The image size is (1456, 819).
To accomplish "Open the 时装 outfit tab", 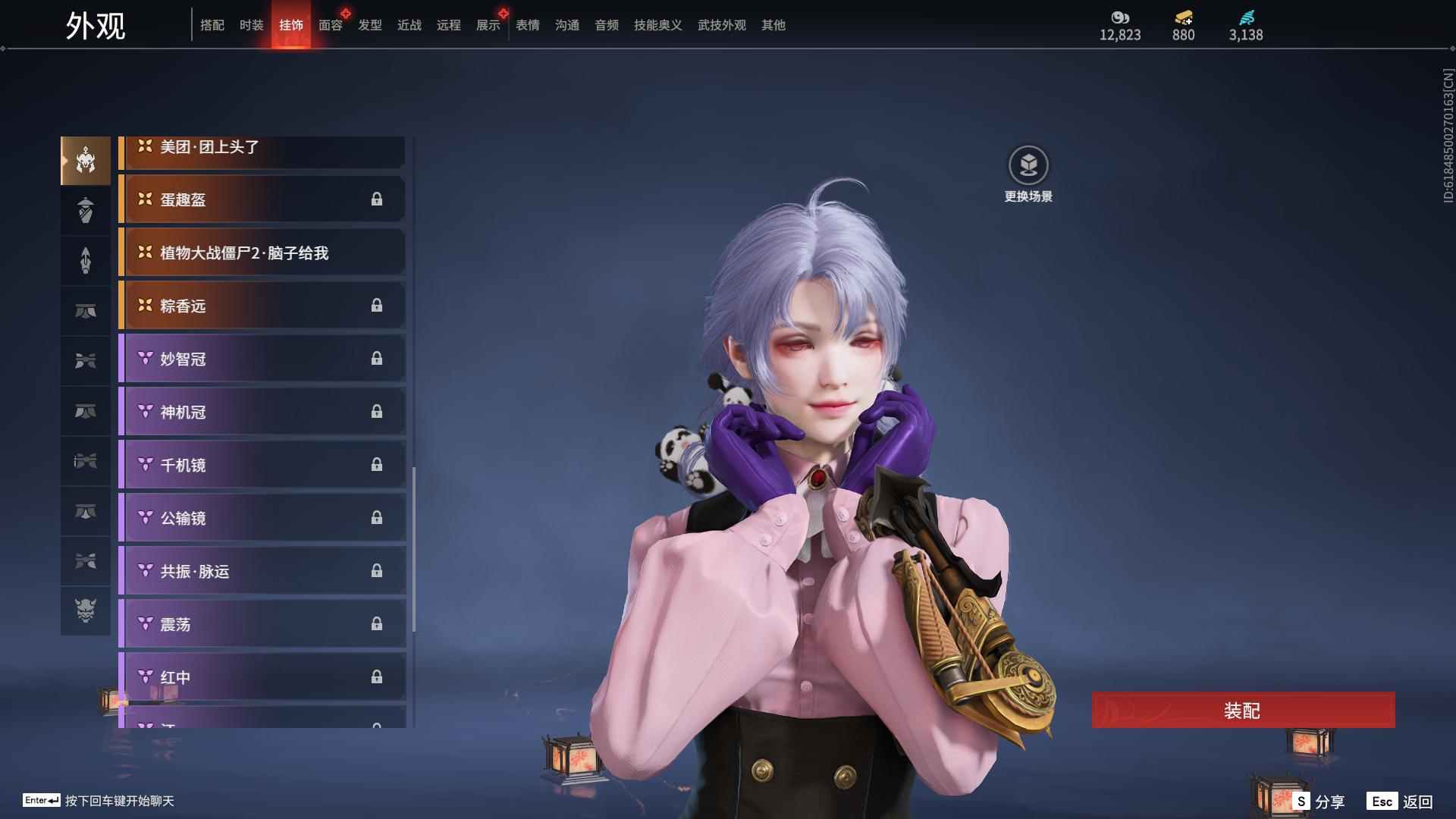I will pos(252,25).
